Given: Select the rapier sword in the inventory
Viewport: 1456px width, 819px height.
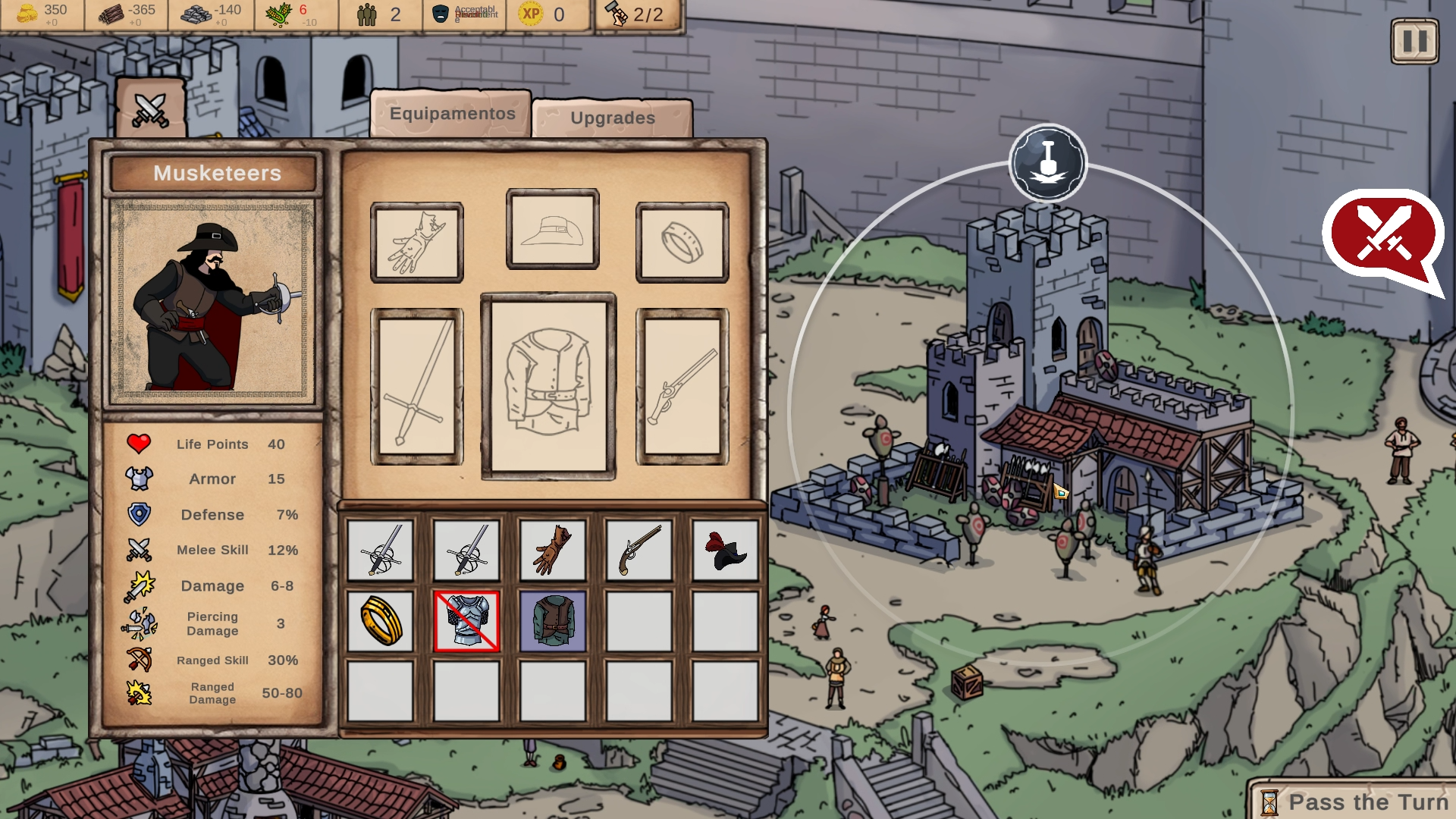Looking at the screenshot, I should [x=381, y=551].
